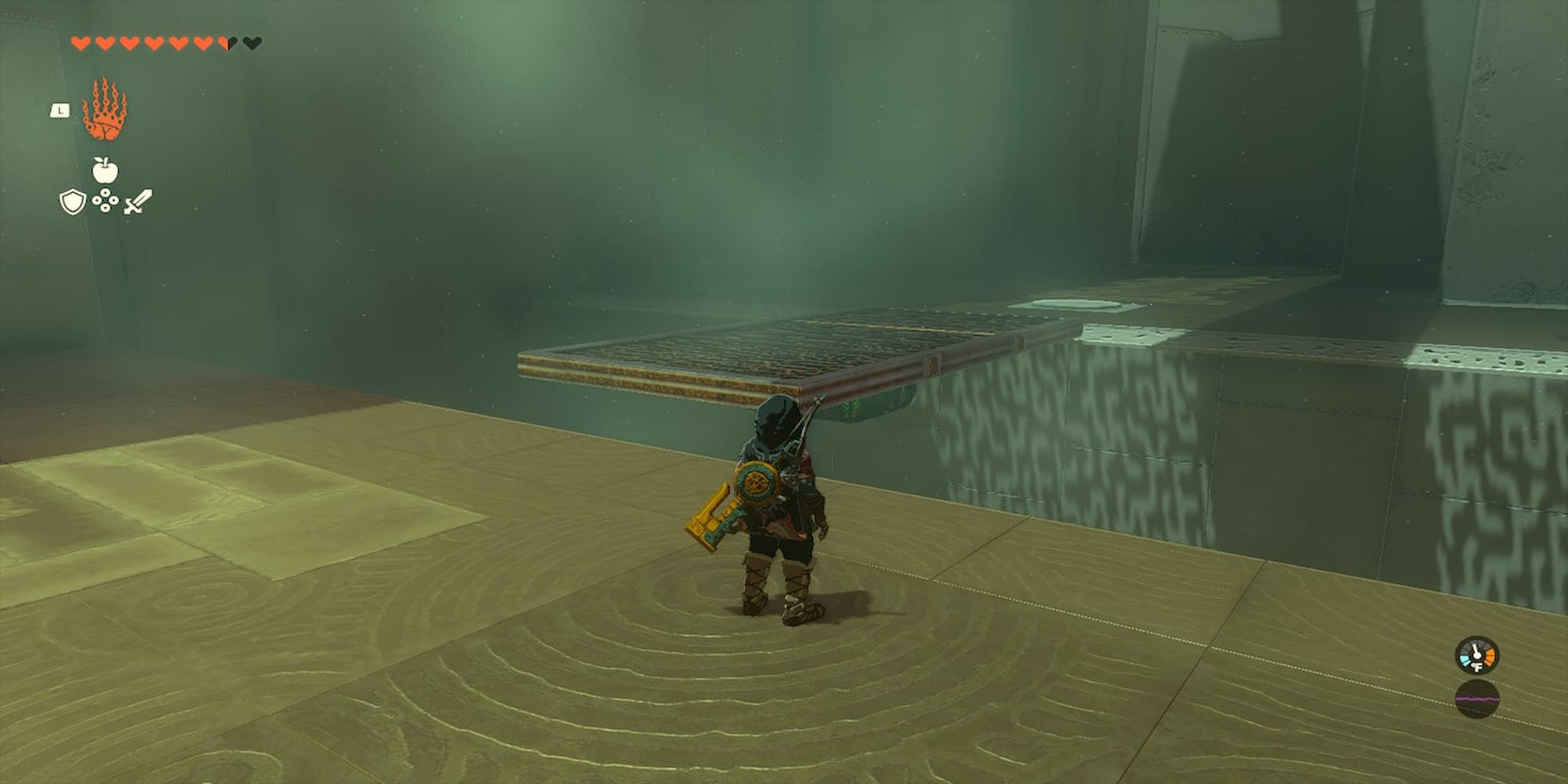
Task: Expand the L-button ability prompt
Action: pos(60,110)
